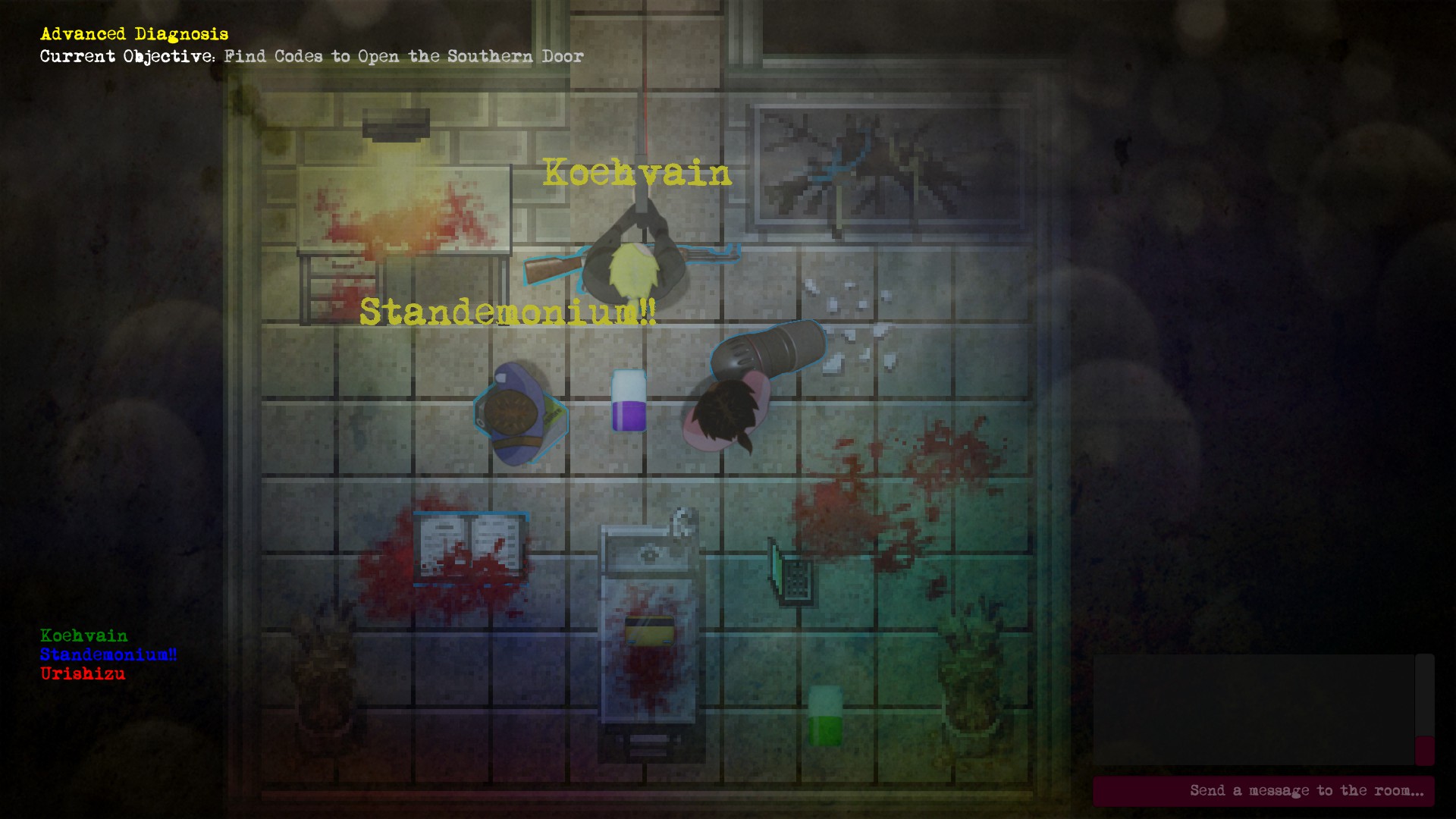Screen dimensions: 1456x819
Task: Grab the purple medicine bottle
Action: (628, 402)
